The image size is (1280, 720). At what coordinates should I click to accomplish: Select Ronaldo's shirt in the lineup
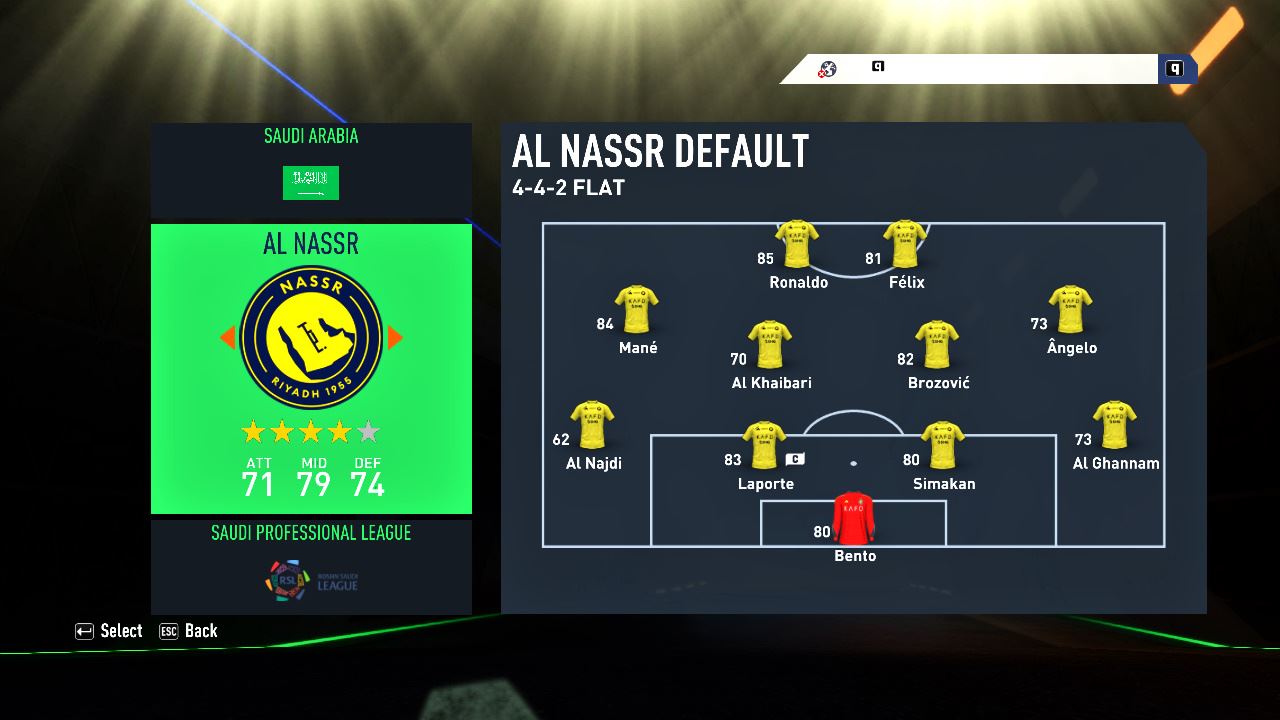[797, 244]
